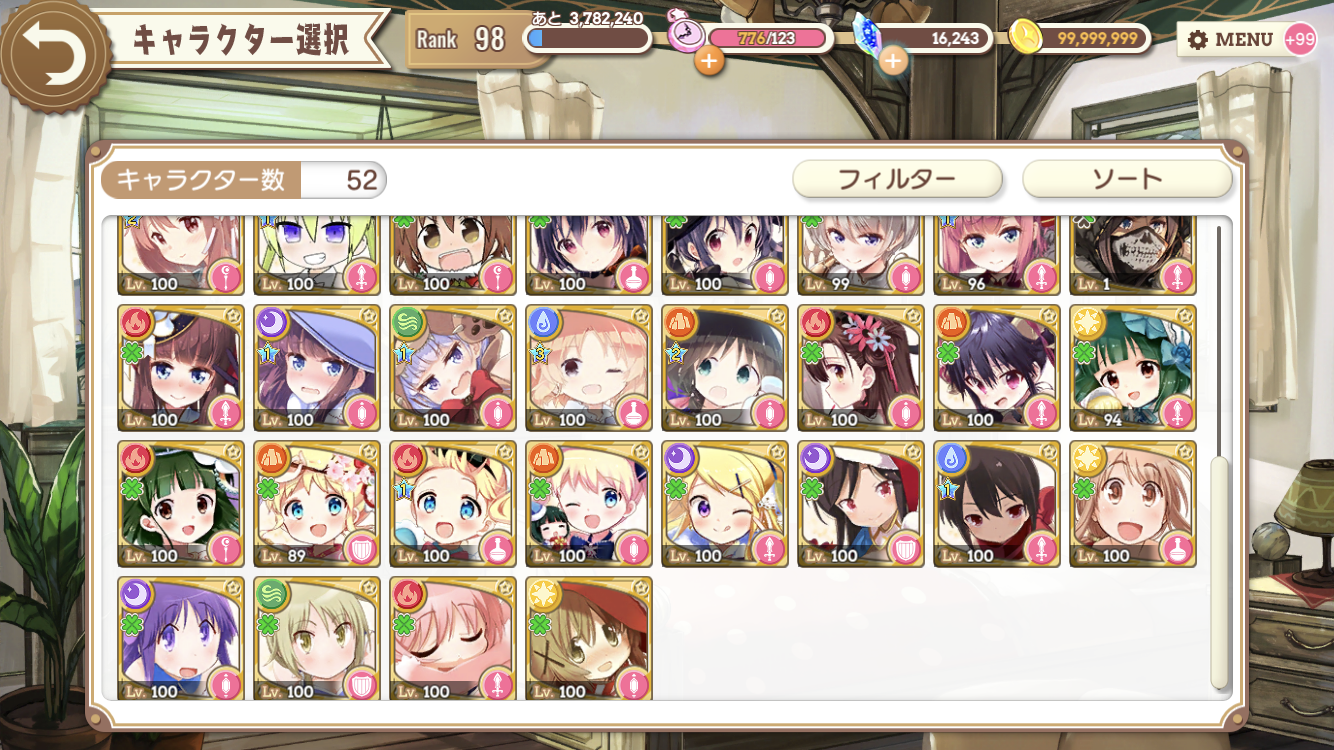The height and width of the screenshot is (750, 1334).
Task: Open the フィルター options
Action: (897, 179)
